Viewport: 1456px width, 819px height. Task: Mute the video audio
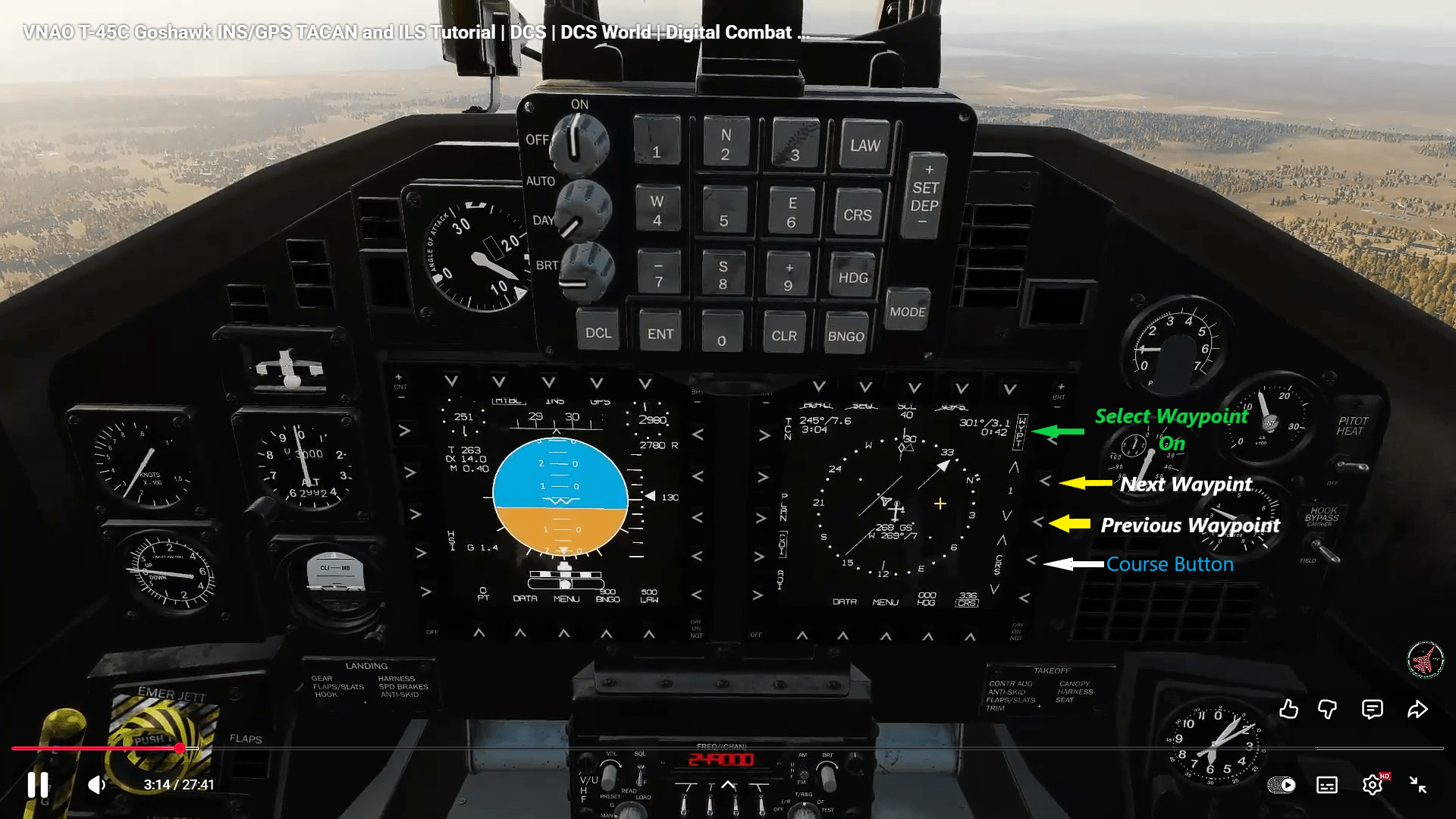click(96, 786)
